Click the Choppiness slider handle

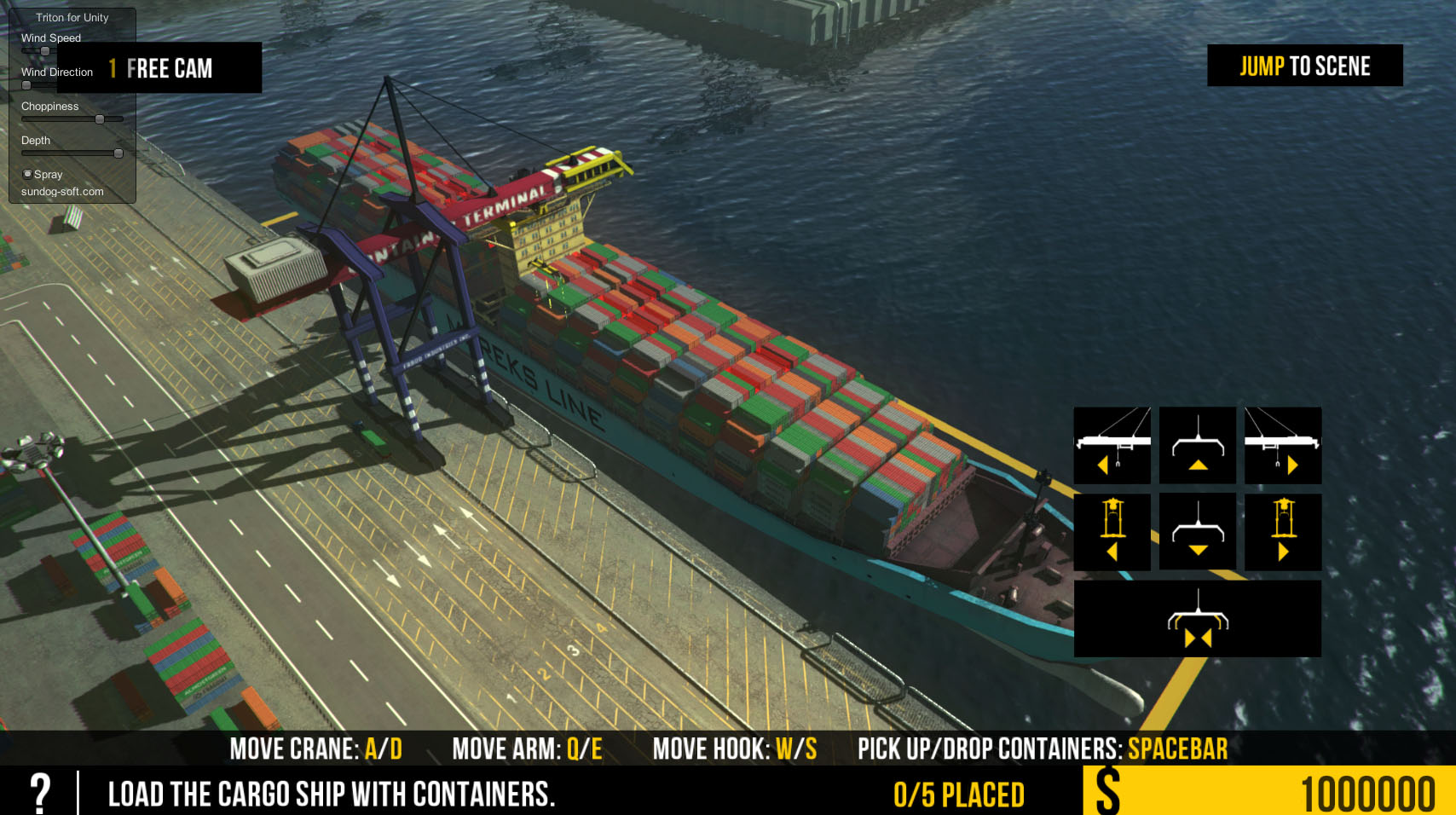(x=100, y=119)
